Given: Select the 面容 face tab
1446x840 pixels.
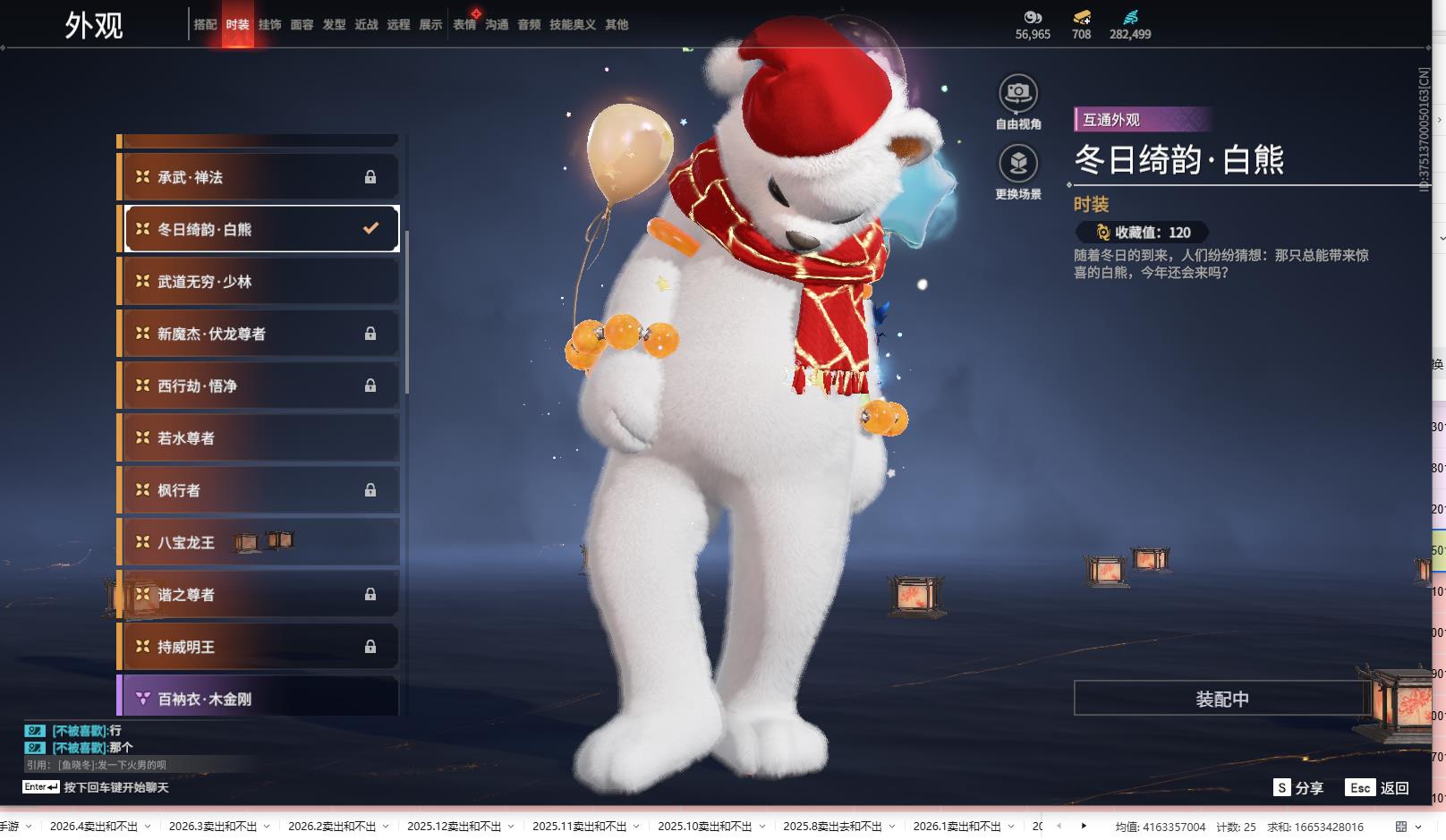Looking at the screenshot, I should (302, 25).
